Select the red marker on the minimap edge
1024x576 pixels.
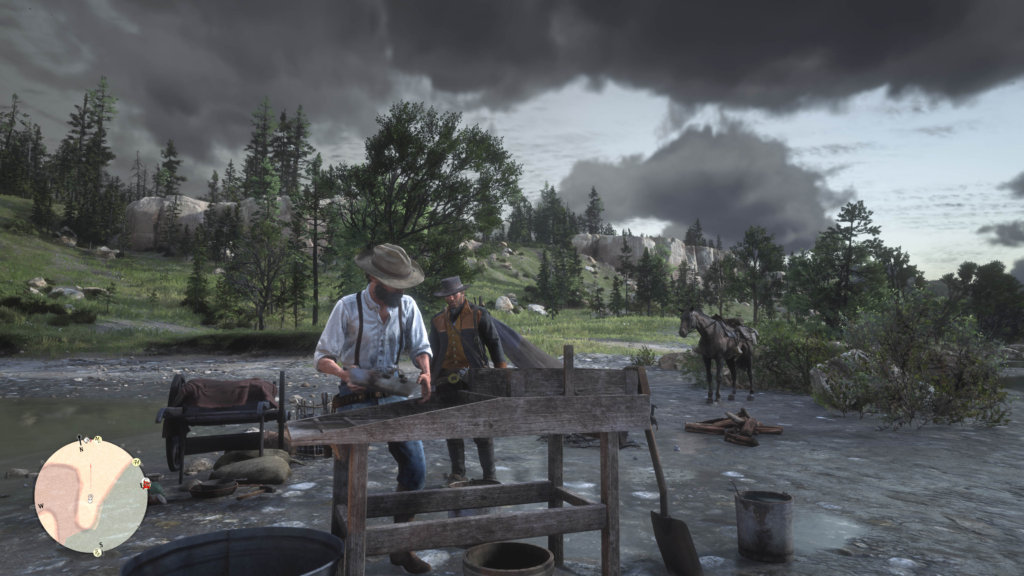[147, 484]
